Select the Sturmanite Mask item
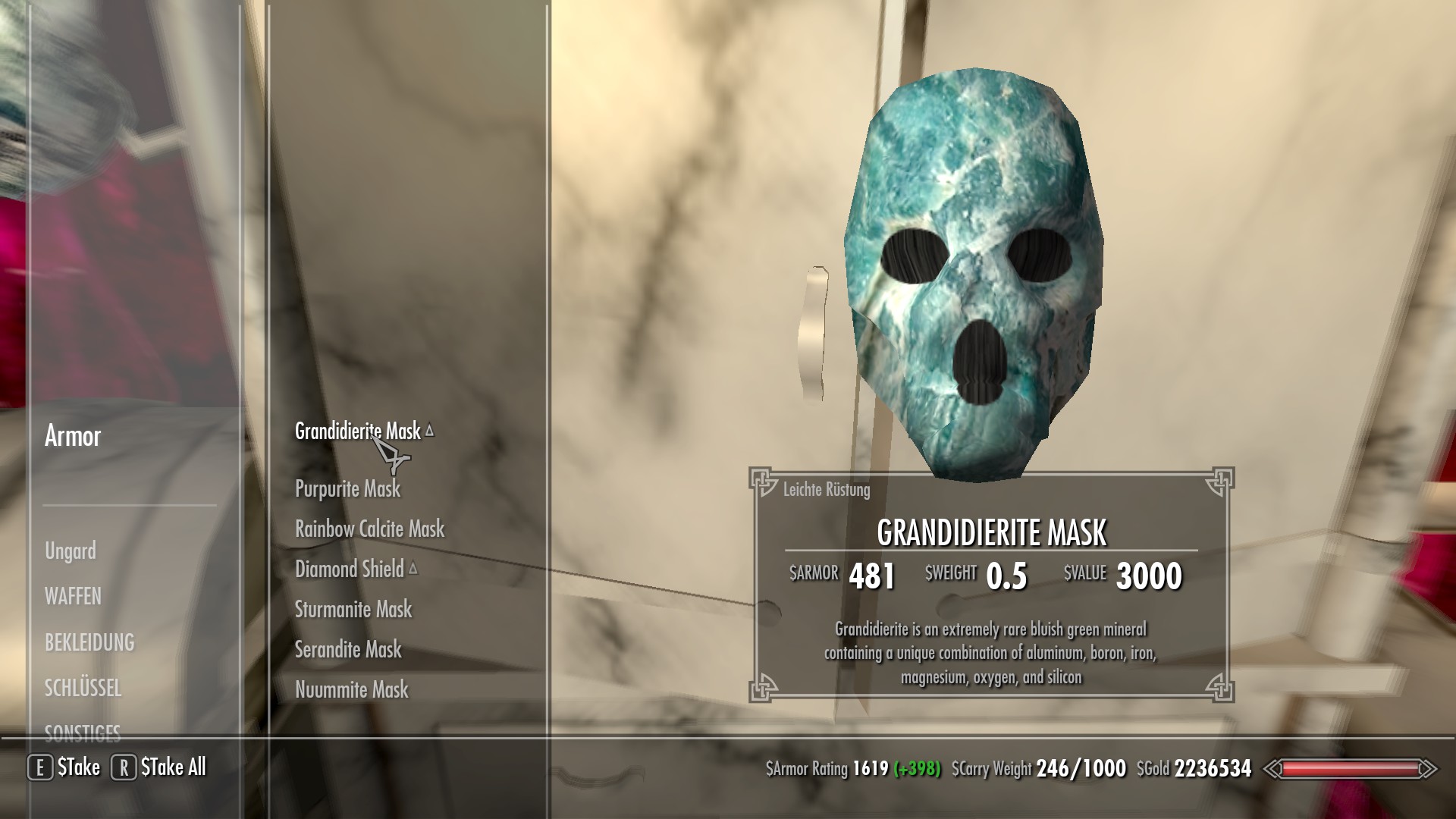Screen dimensions: 1456x819 coord(353,610)
